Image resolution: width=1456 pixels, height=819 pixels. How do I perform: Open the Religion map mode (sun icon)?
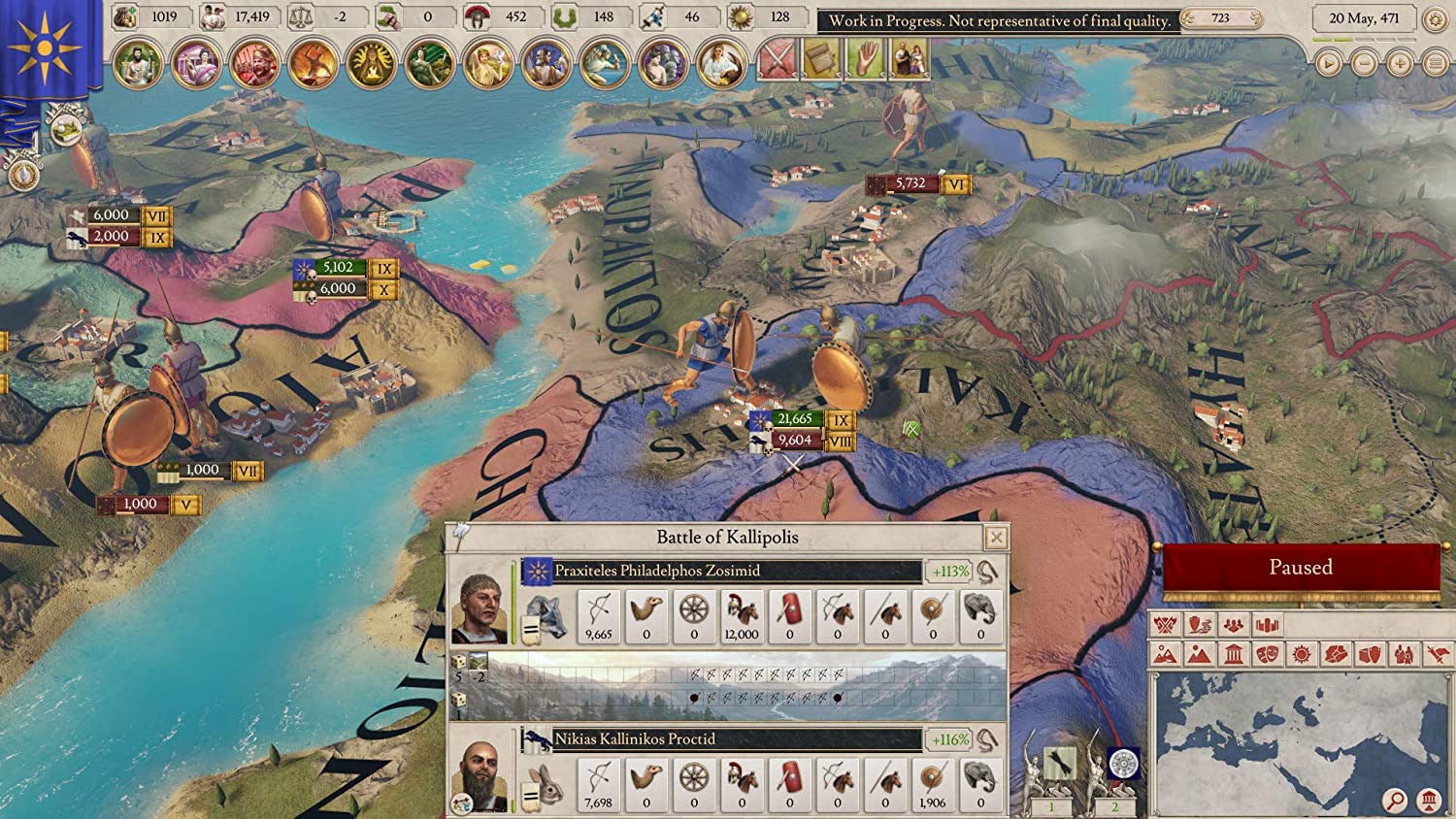1304,653
